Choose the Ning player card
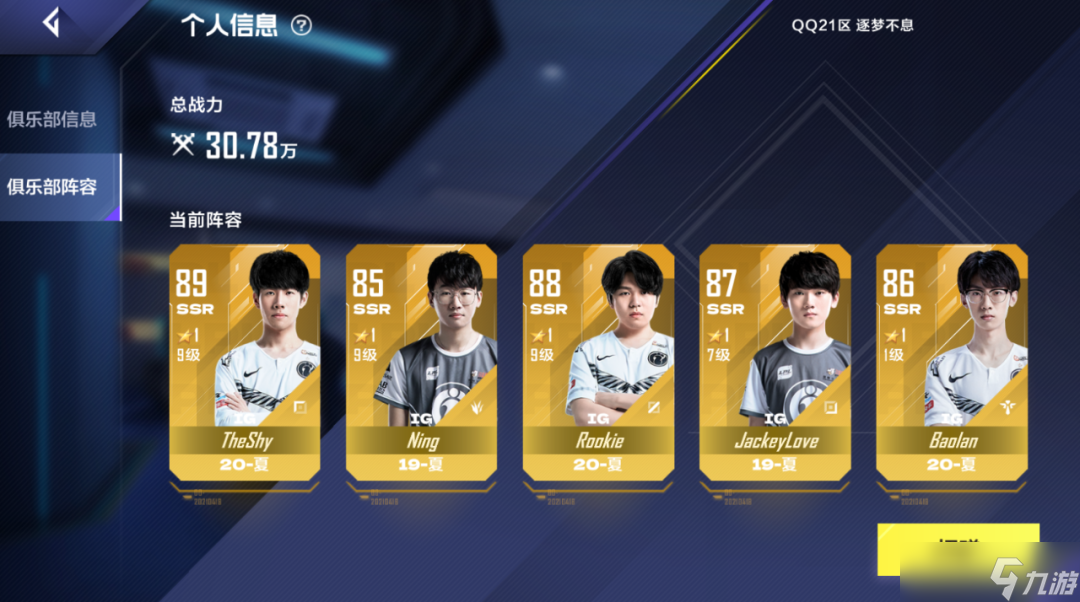The width and height of the screenshot is (1080, 602). (422, 360)
